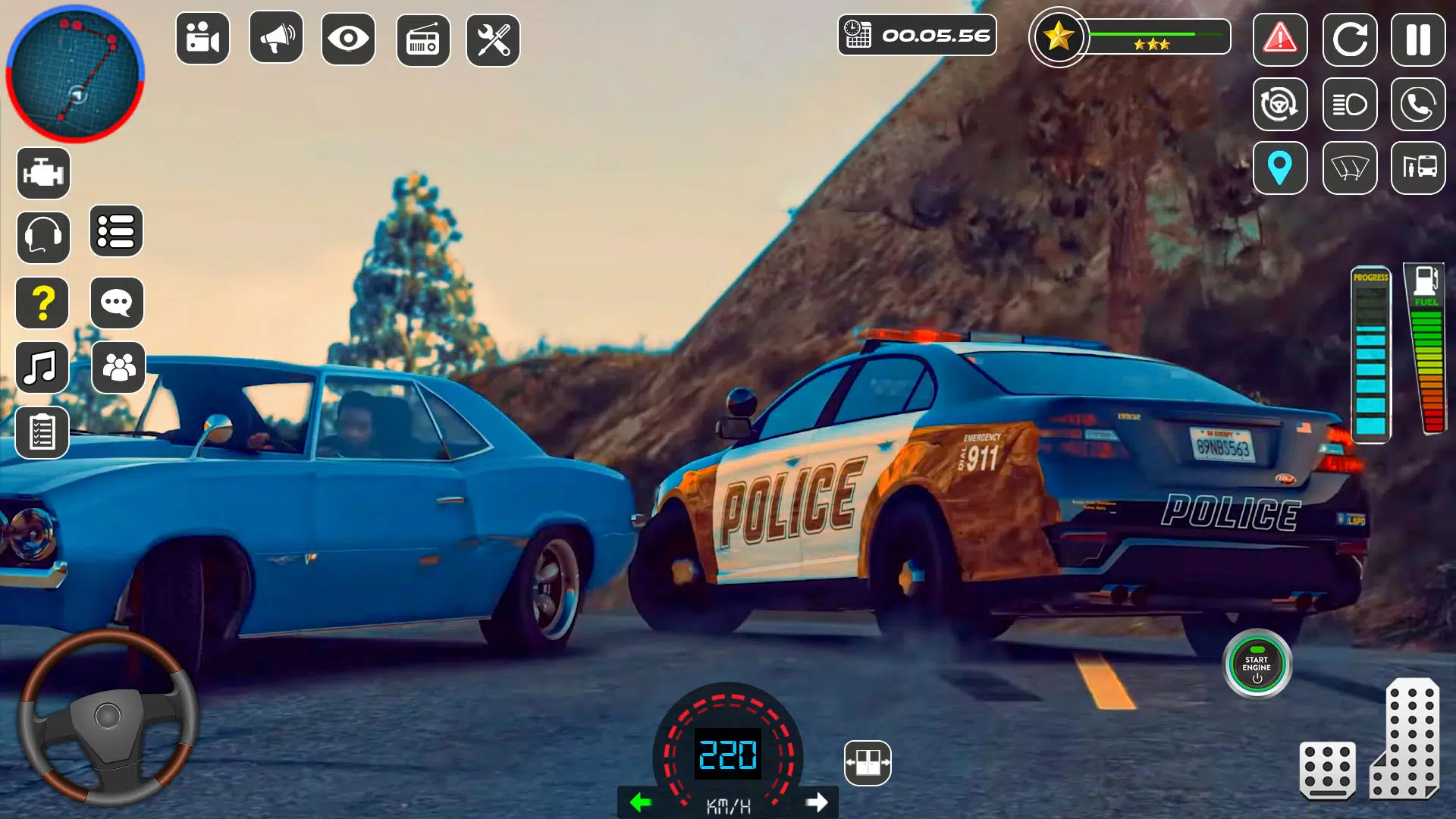The width and height of the screenshot is (1456, 819).
Task: Toggle hazard warning lights
Action: (x=1282, y=41)
